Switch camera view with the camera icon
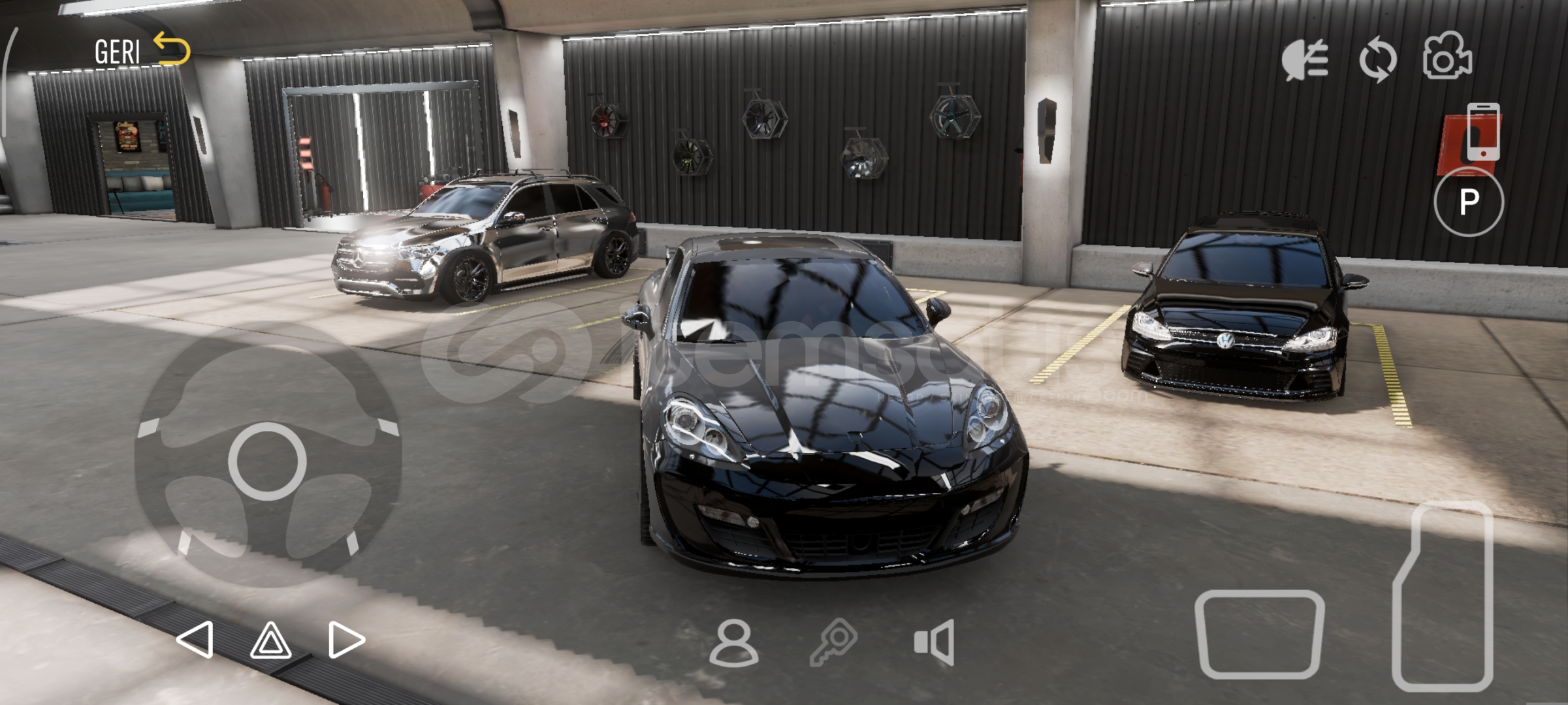Screen dimensions: 1568x705 tap(1447, 57)
